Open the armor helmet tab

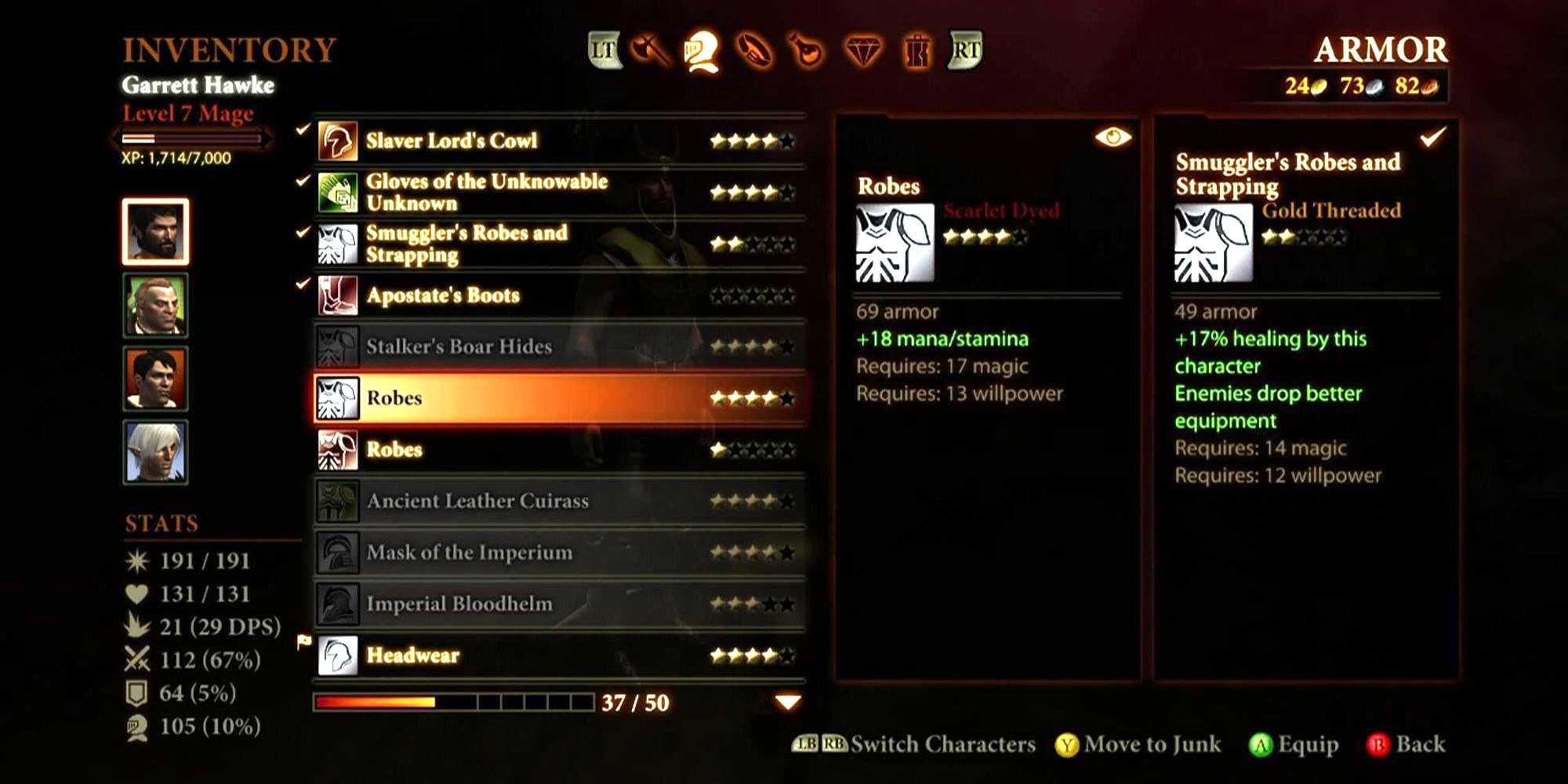click(702, 52)
